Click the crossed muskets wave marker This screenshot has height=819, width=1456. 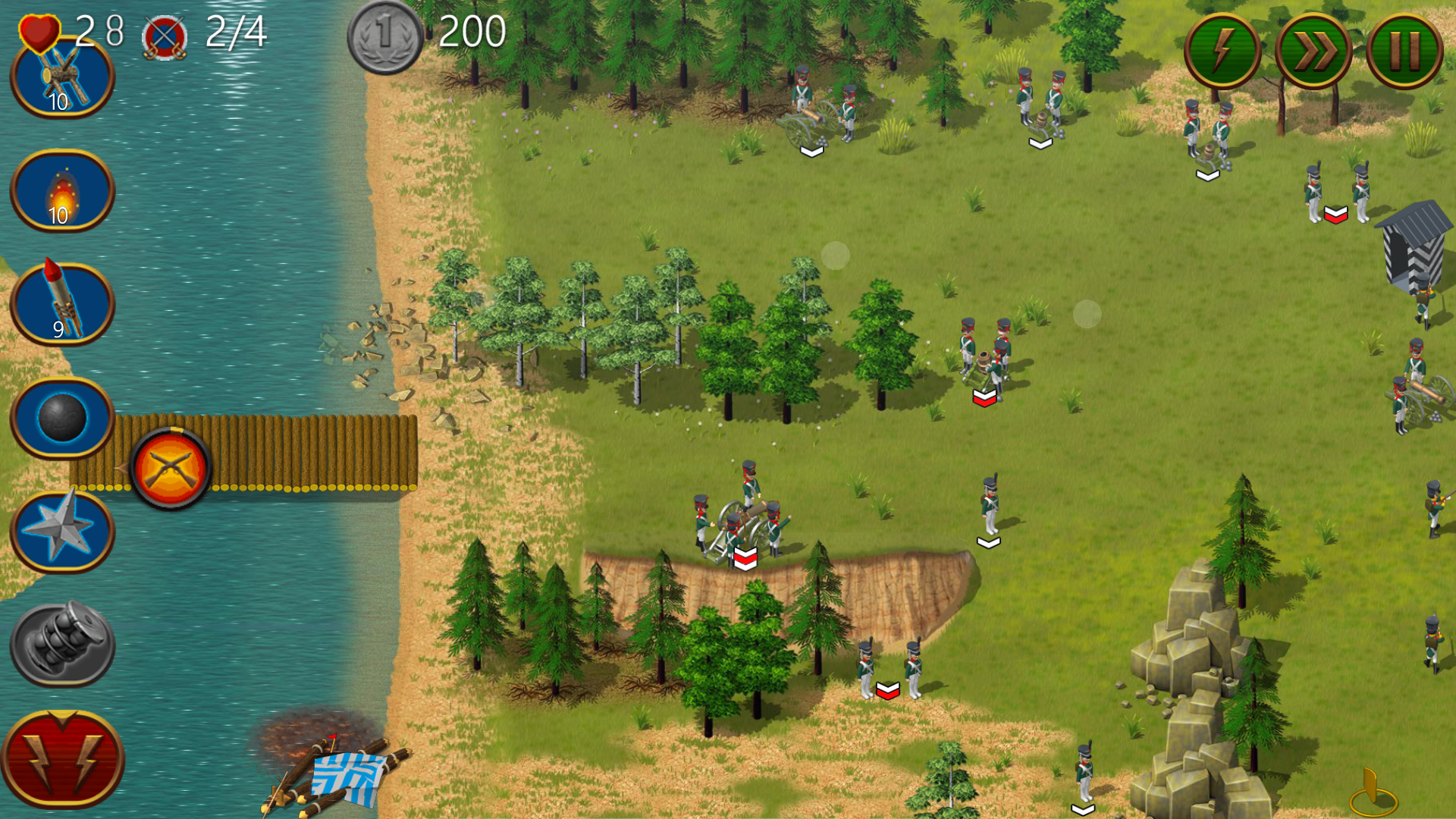171,468
